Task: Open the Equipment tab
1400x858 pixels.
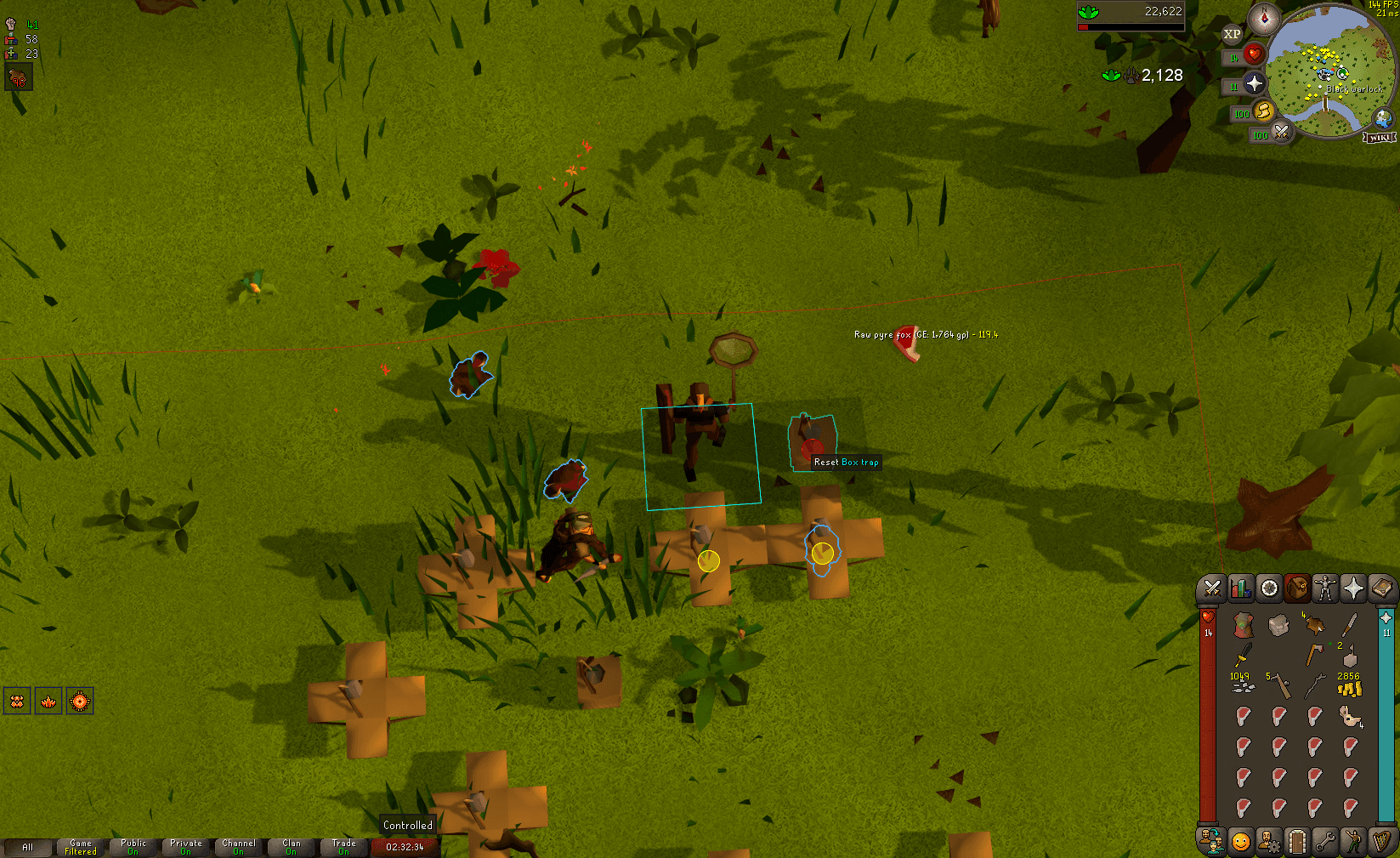Action: click(x=1326, y=588)
